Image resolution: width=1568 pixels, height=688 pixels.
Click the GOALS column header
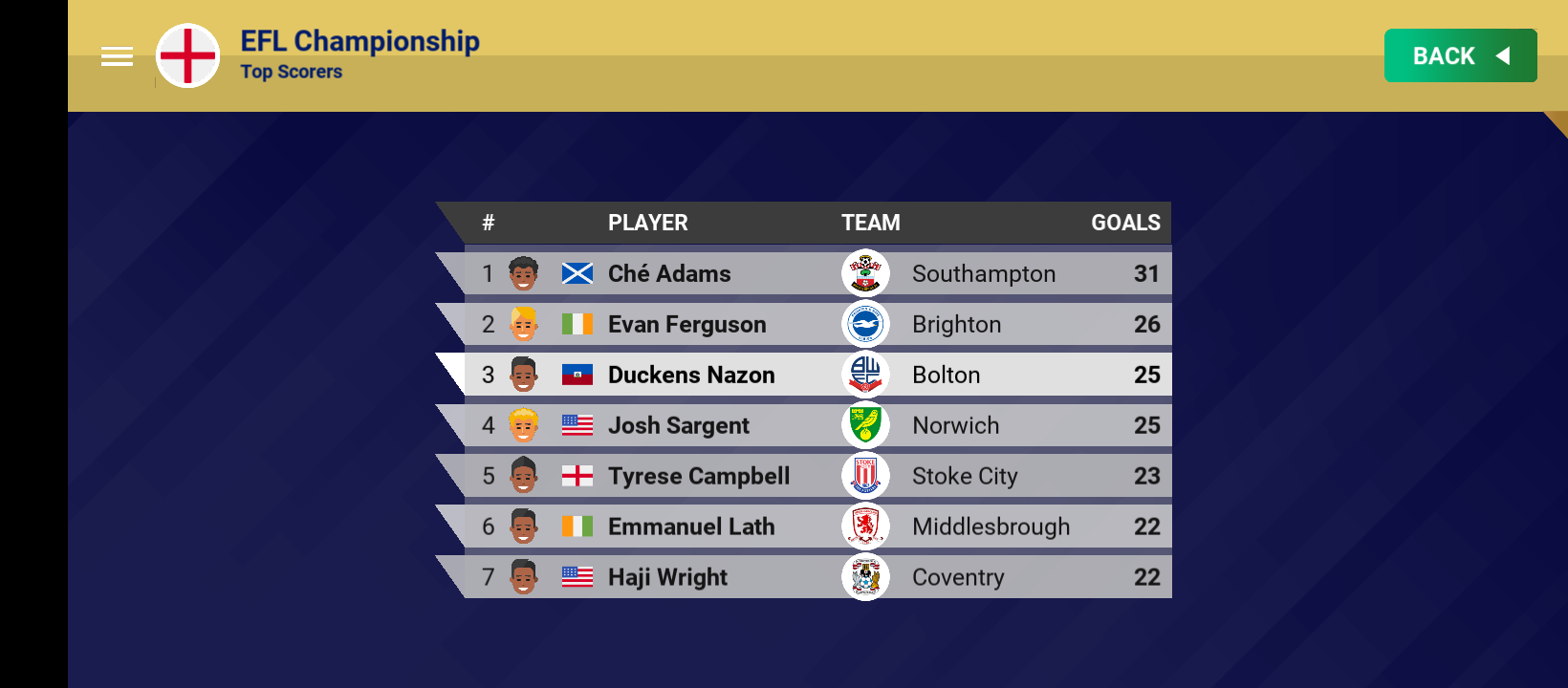point(1125,223)
